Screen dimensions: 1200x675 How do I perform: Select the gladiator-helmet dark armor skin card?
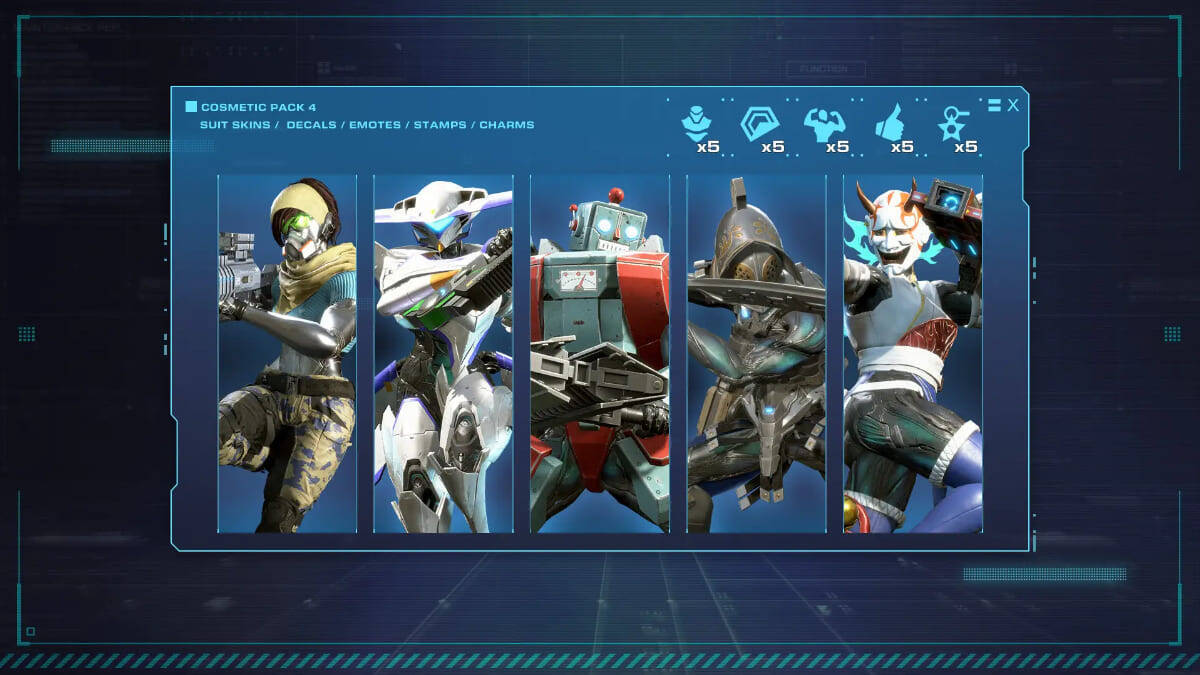pyautogui.click(x=756, y=353)
